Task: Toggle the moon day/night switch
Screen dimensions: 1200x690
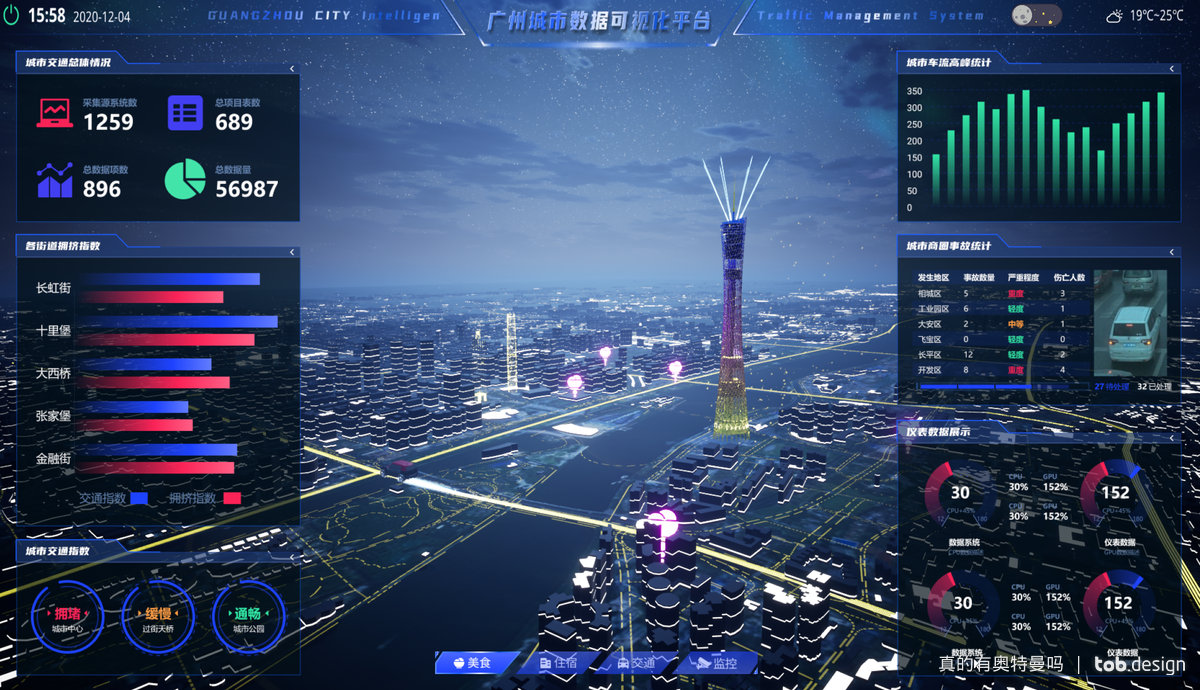Action: pos(1036,15)
